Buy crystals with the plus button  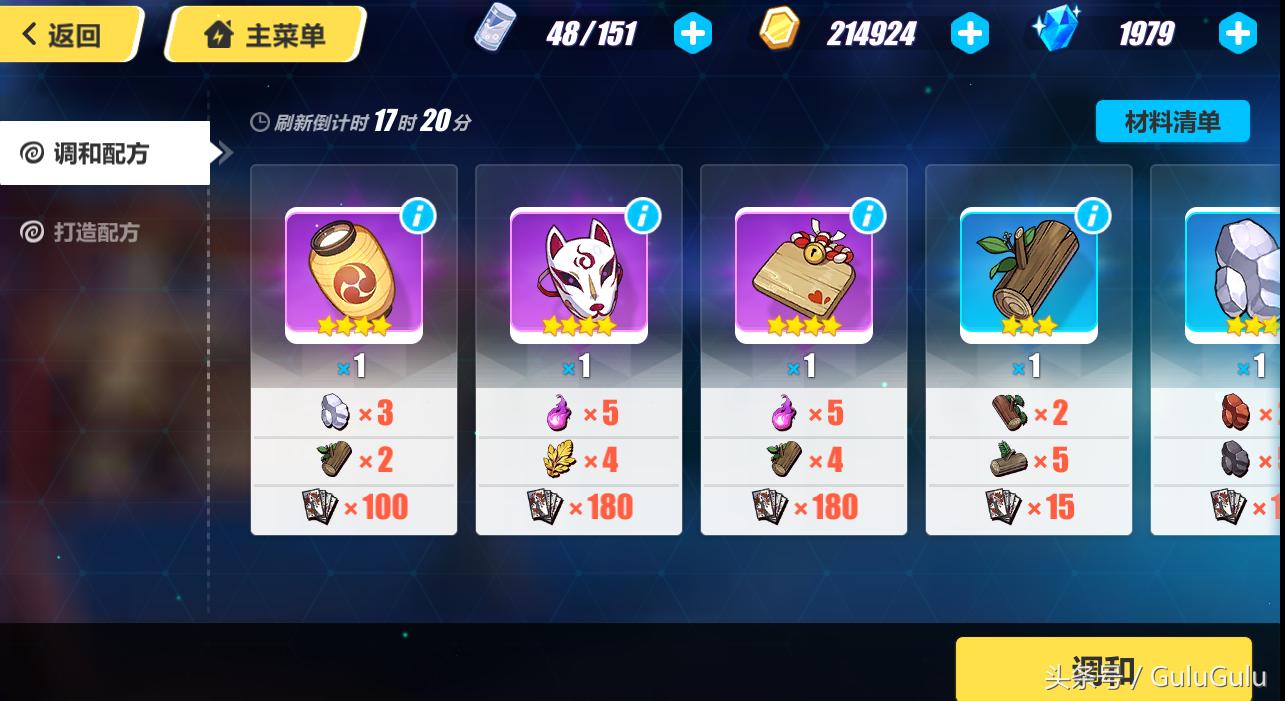click(1237, 34)
